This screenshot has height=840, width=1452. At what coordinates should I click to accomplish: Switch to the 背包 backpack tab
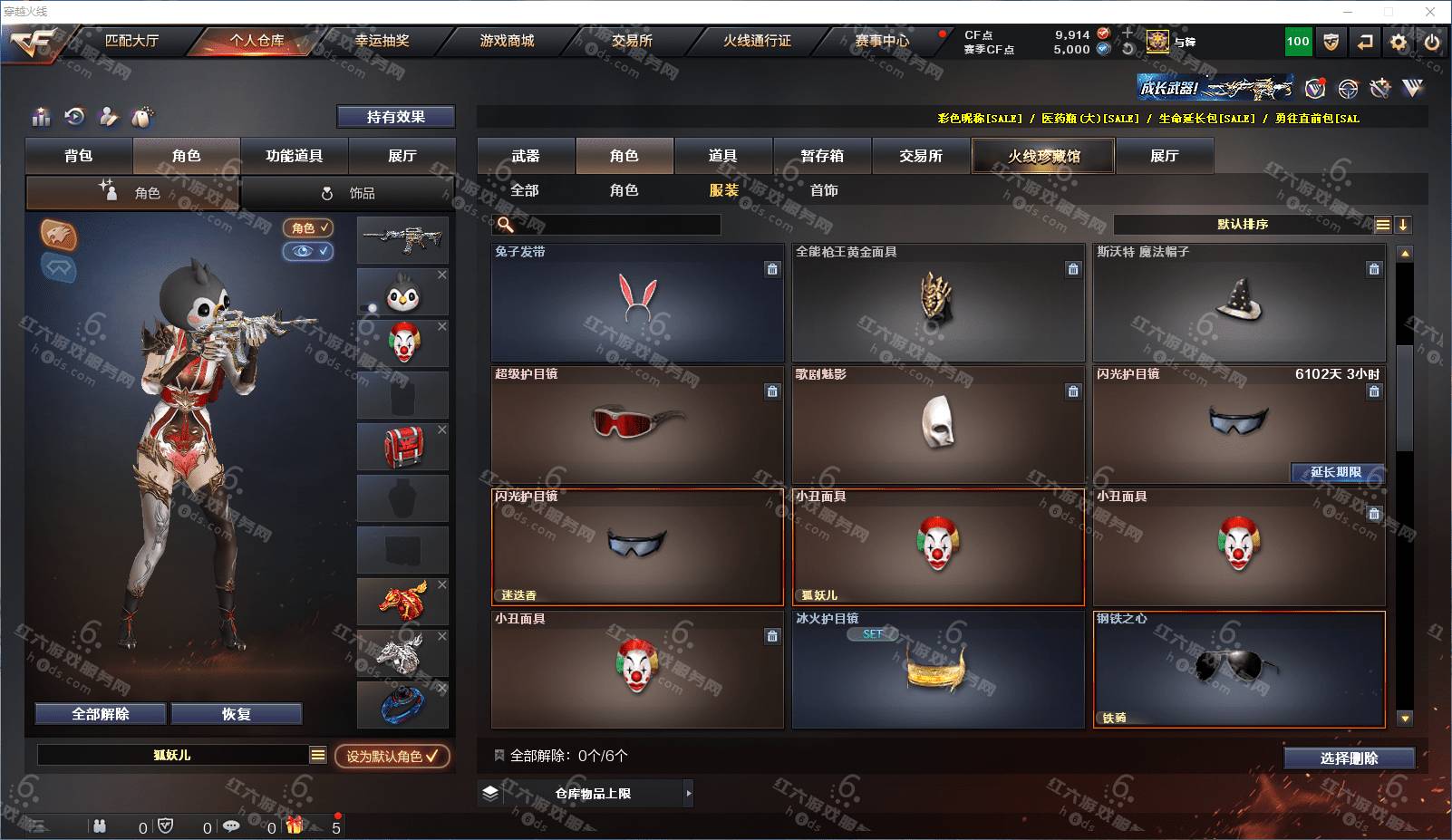[x=79, y=156]
